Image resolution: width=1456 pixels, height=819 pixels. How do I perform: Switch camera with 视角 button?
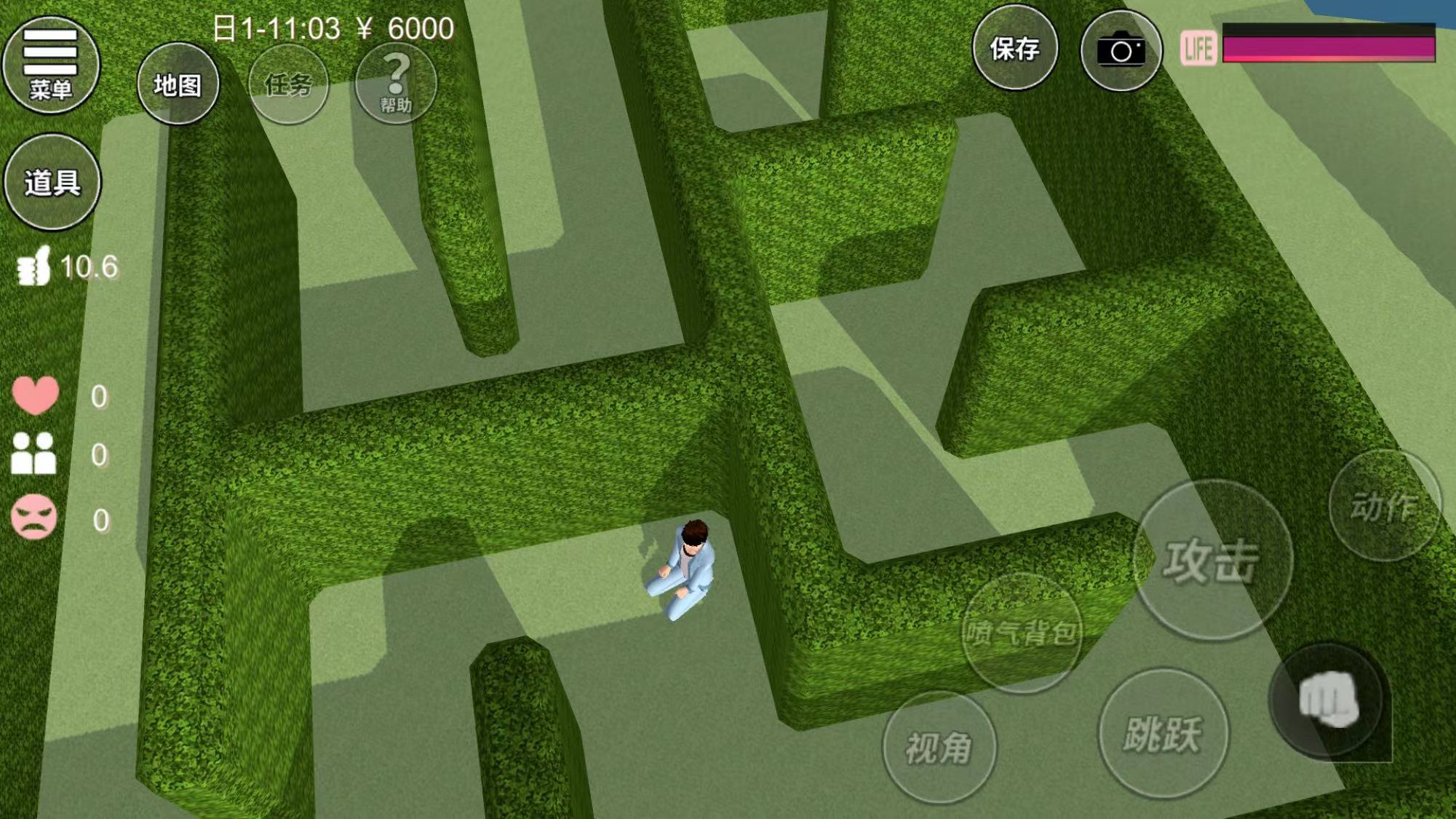click(x=939, y=747)
